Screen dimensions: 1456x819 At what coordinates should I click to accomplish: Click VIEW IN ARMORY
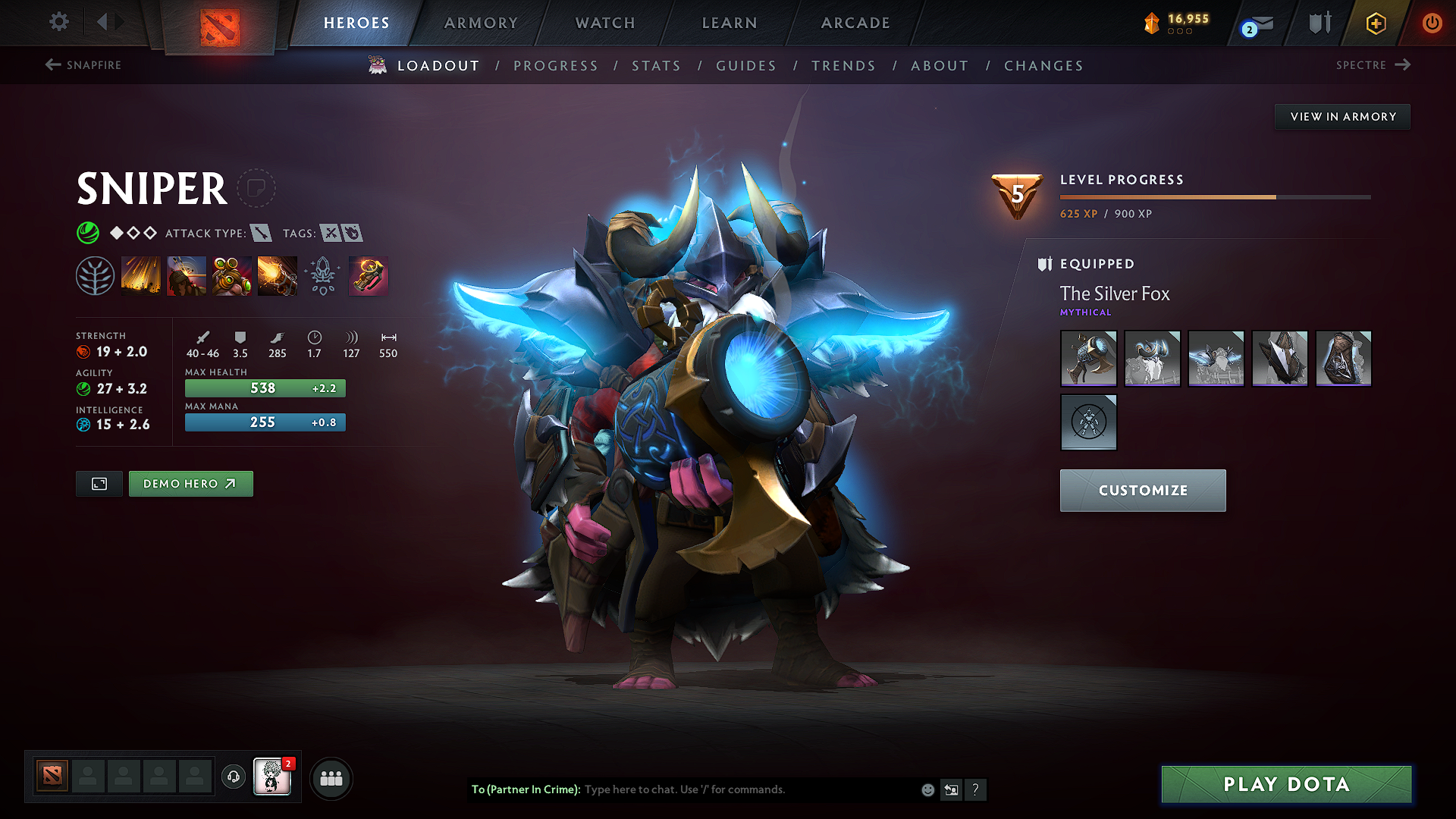[1342, 116]
